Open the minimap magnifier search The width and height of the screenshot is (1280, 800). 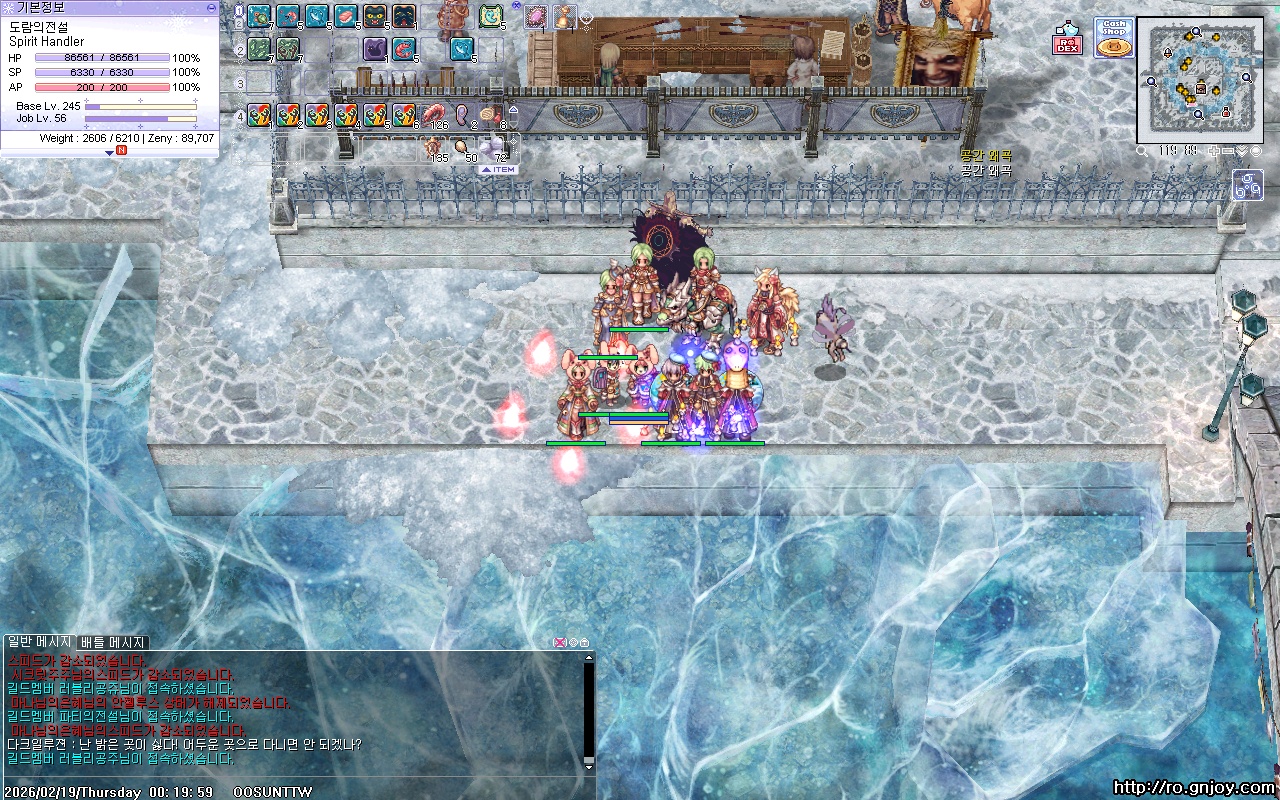click(1142, 151)
